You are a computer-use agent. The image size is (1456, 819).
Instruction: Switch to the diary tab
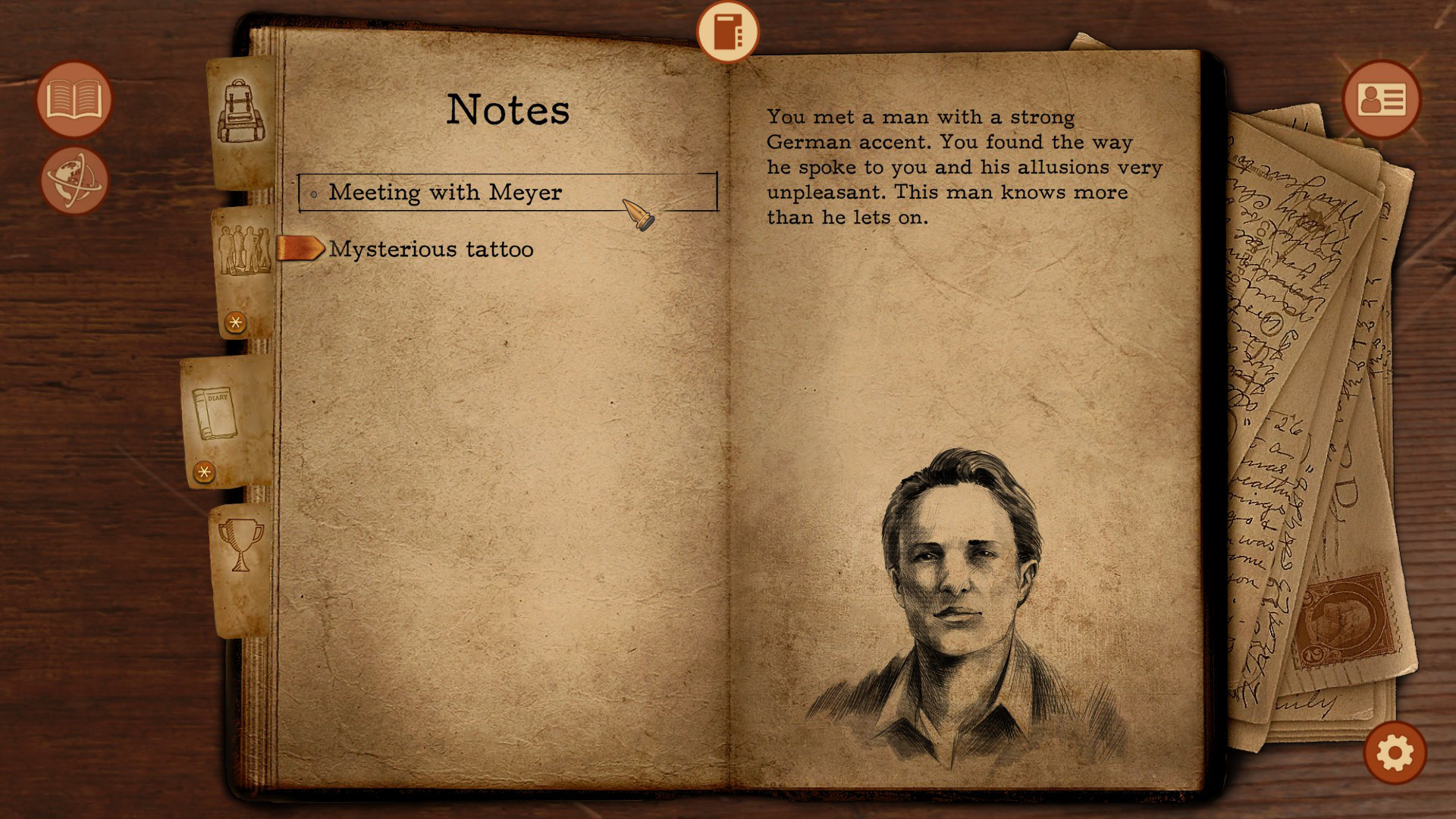(x=215, y=414)
